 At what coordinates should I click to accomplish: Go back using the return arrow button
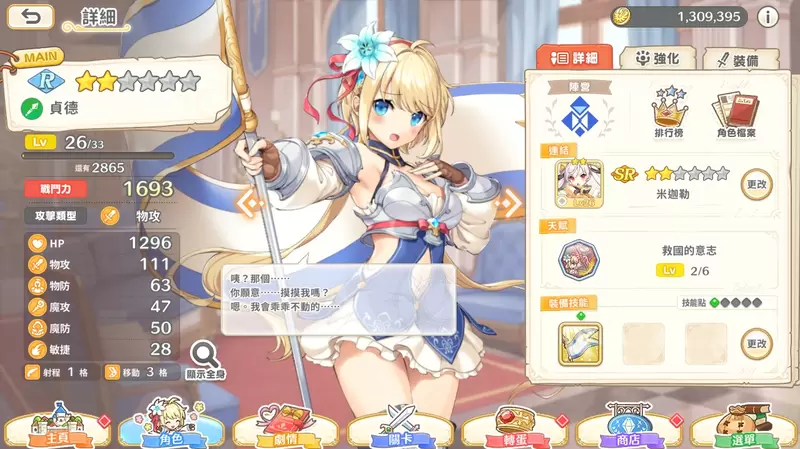click(36, 17)
